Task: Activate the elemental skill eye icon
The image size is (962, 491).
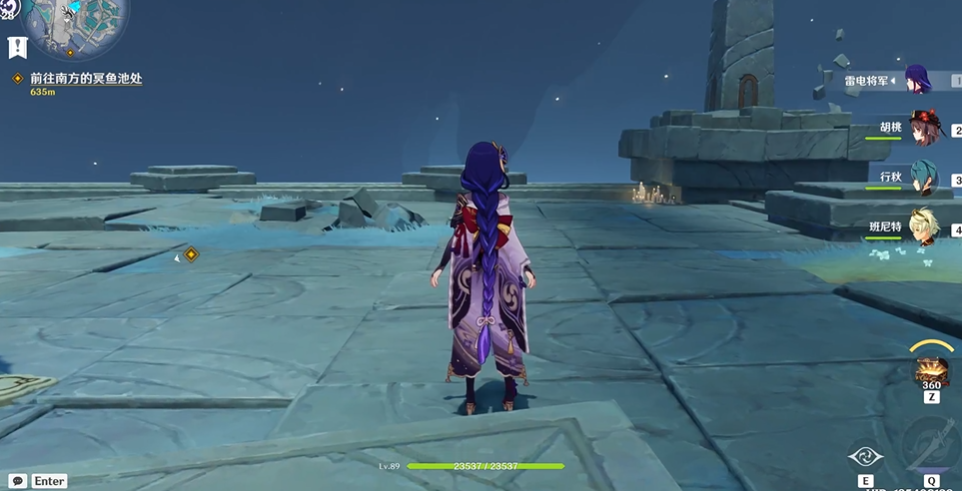Action: click(x=865, y=457)
